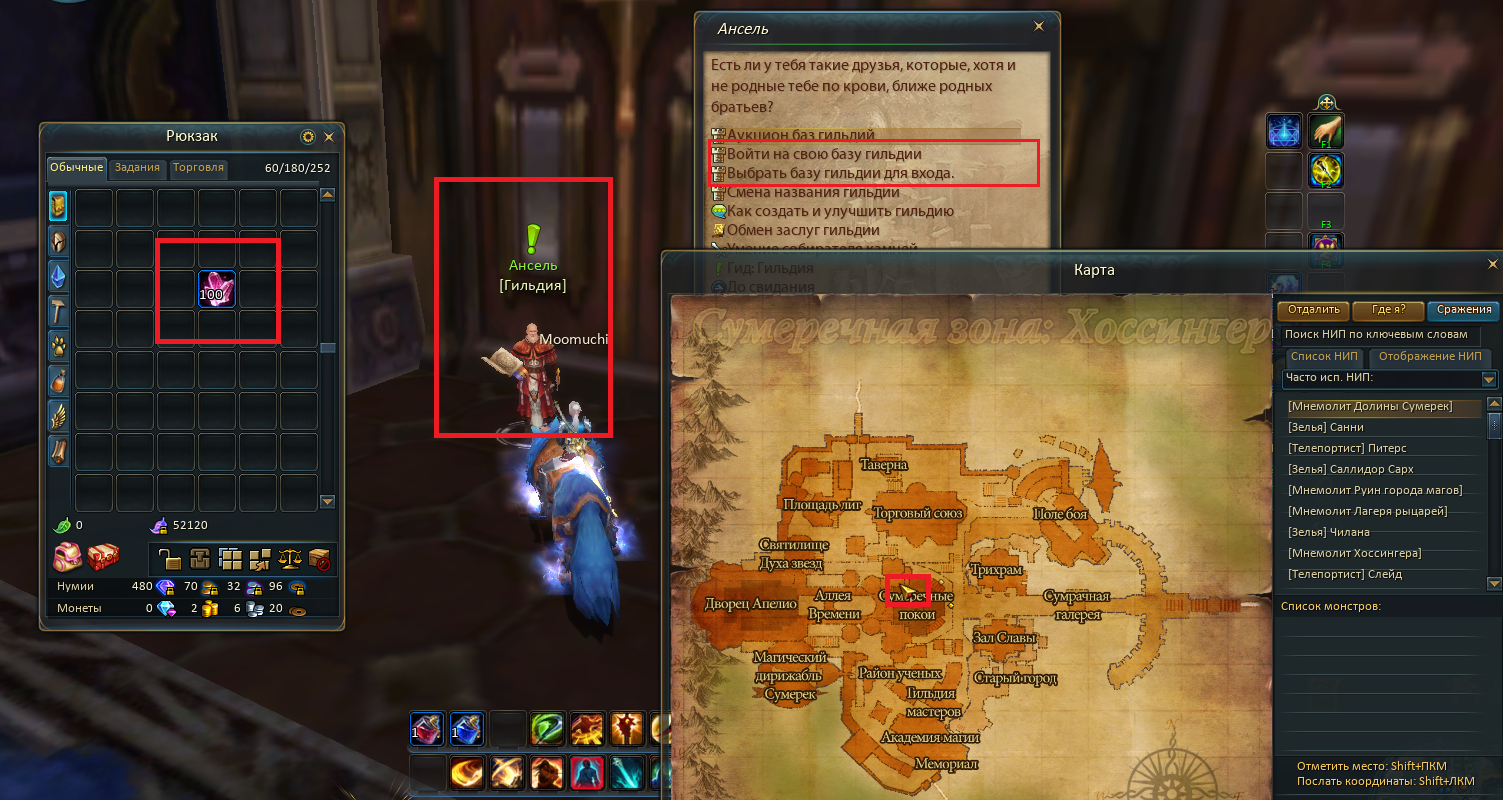Image resolution: width=1503 pixels, height=800 pixels.
Task: Pick "[Мнемолит Хоссингера]" from the NPC list
Action: 1354,553
